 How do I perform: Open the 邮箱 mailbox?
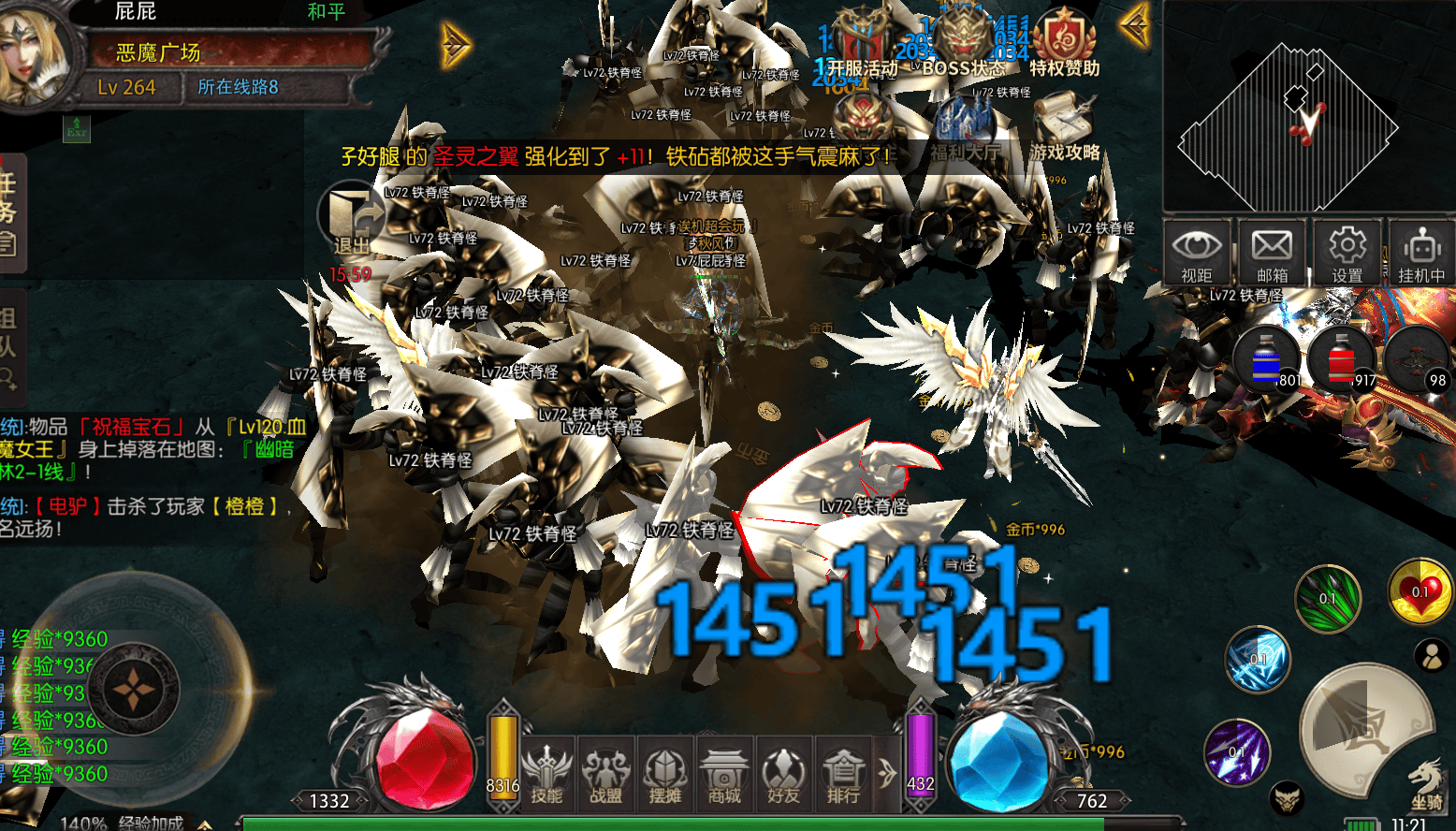tap(1272, 253)
